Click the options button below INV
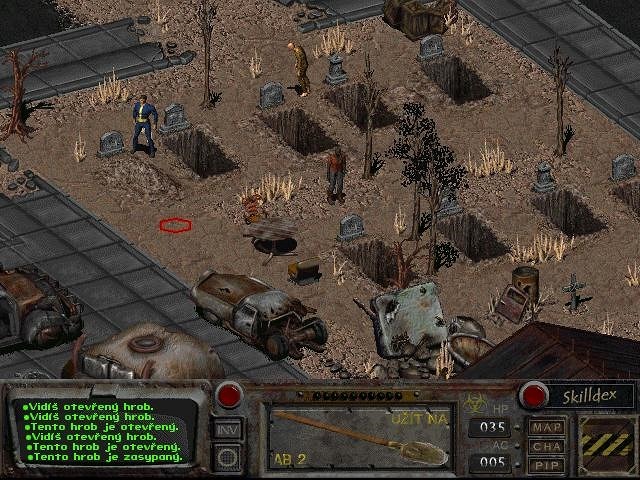Image resolution: width=640 pixels, height=480 pixels. 228,458
